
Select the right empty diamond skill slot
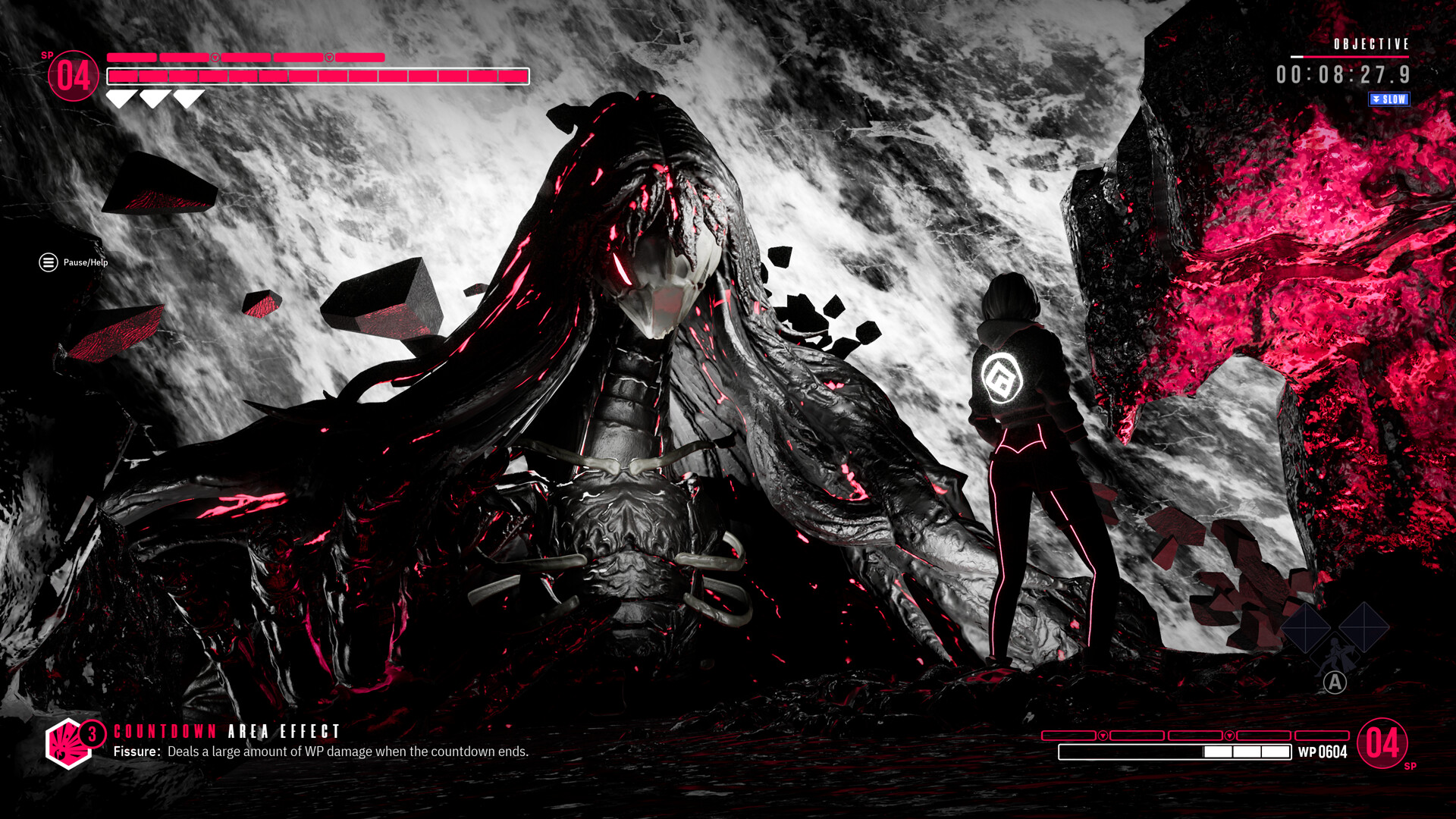coord(1363,627)
